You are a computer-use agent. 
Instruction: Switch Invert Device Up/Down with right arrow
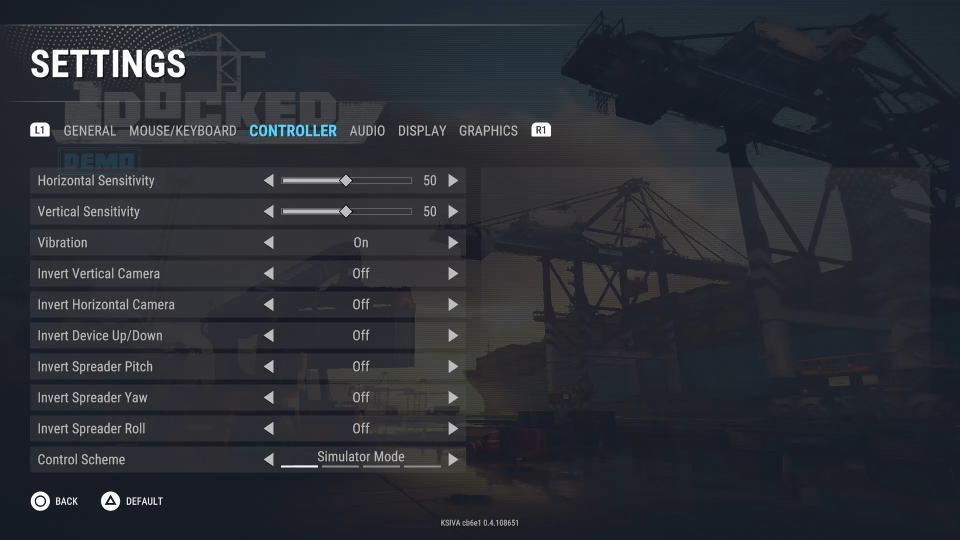pos(453,336)
